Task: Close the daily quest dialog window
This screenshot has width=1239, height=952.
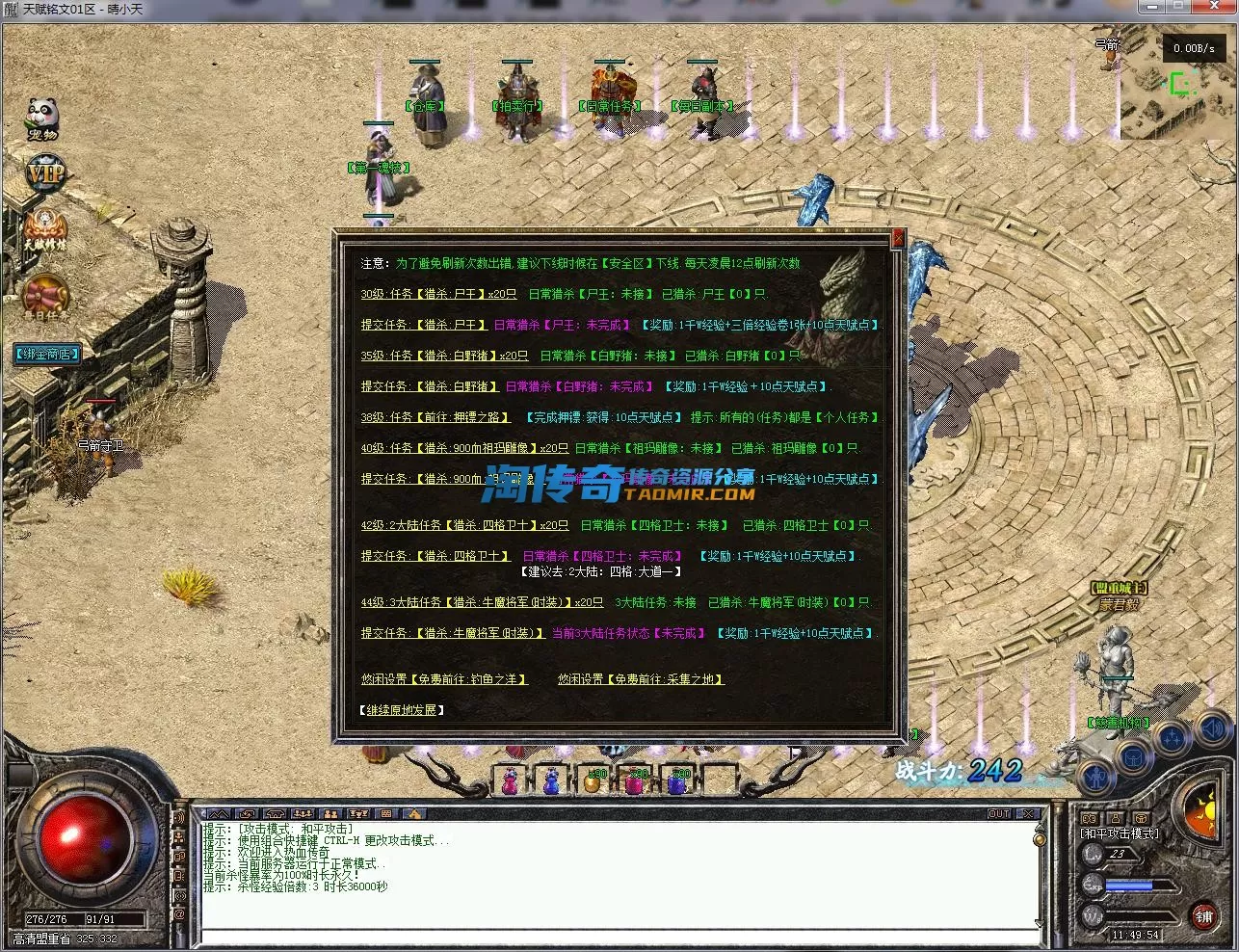Action: coord(898,238)
